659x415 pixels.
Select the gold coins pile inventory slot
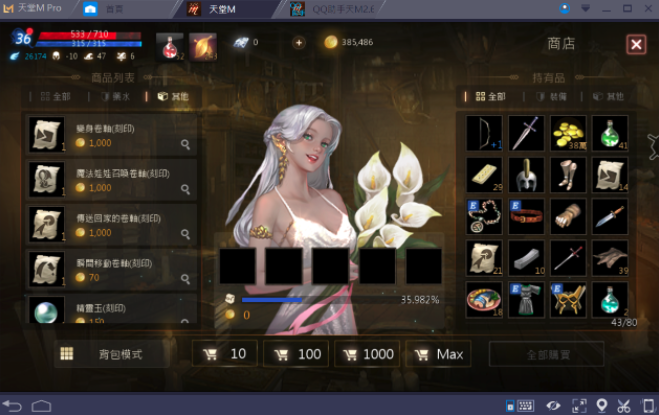(568, 133)
